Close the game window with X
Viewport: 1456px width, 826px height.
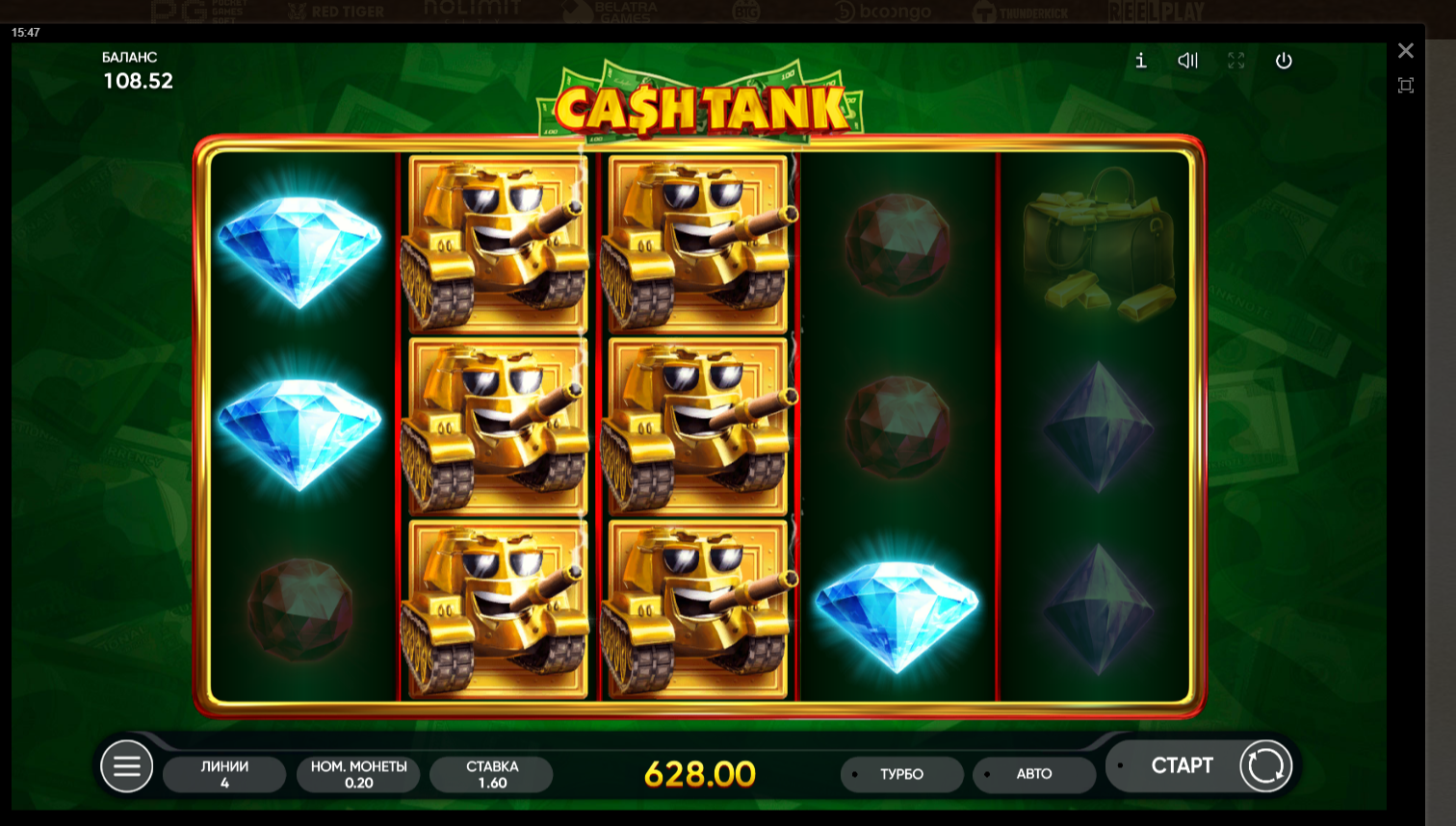coord(1406,51)
